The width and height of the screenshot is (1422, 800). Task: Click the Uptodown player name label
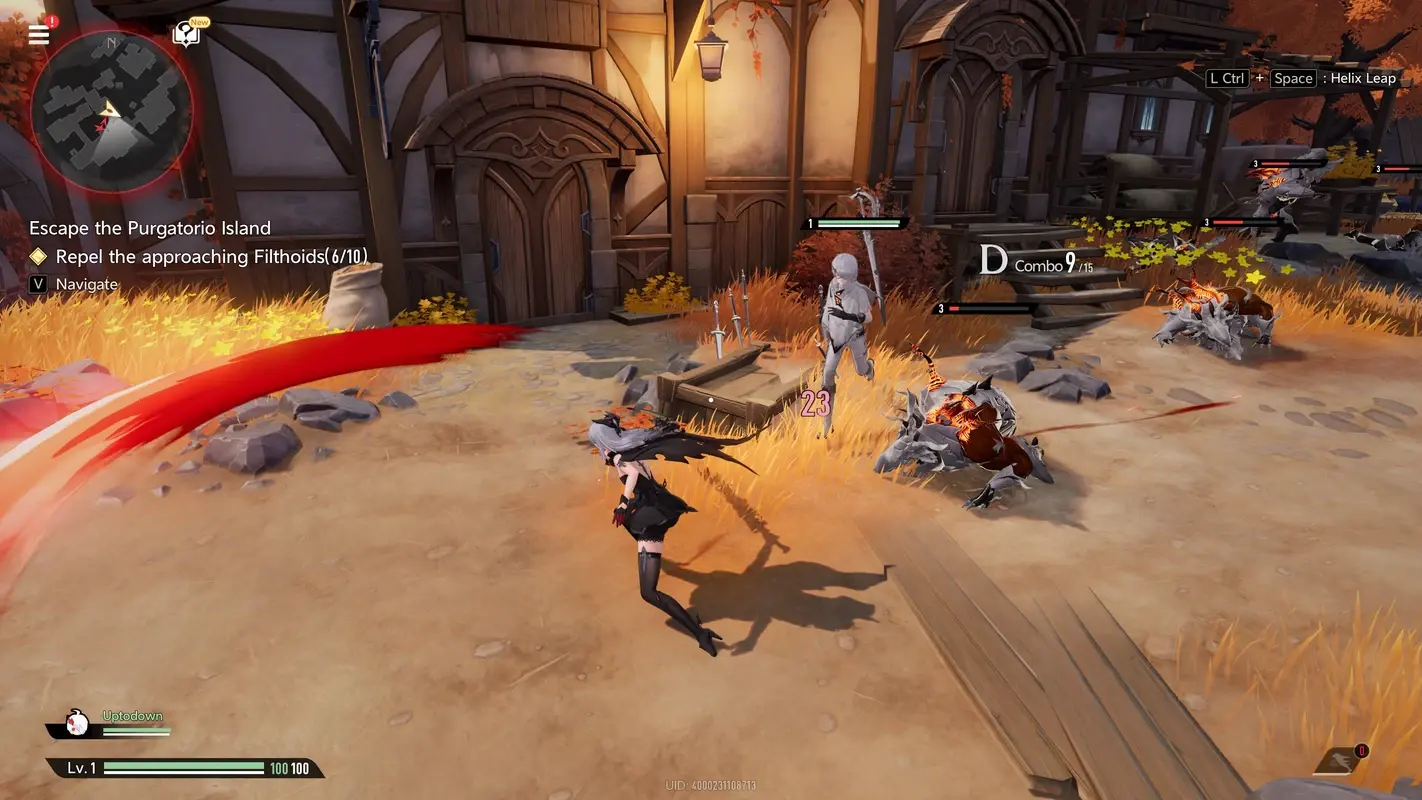(131, 714)
